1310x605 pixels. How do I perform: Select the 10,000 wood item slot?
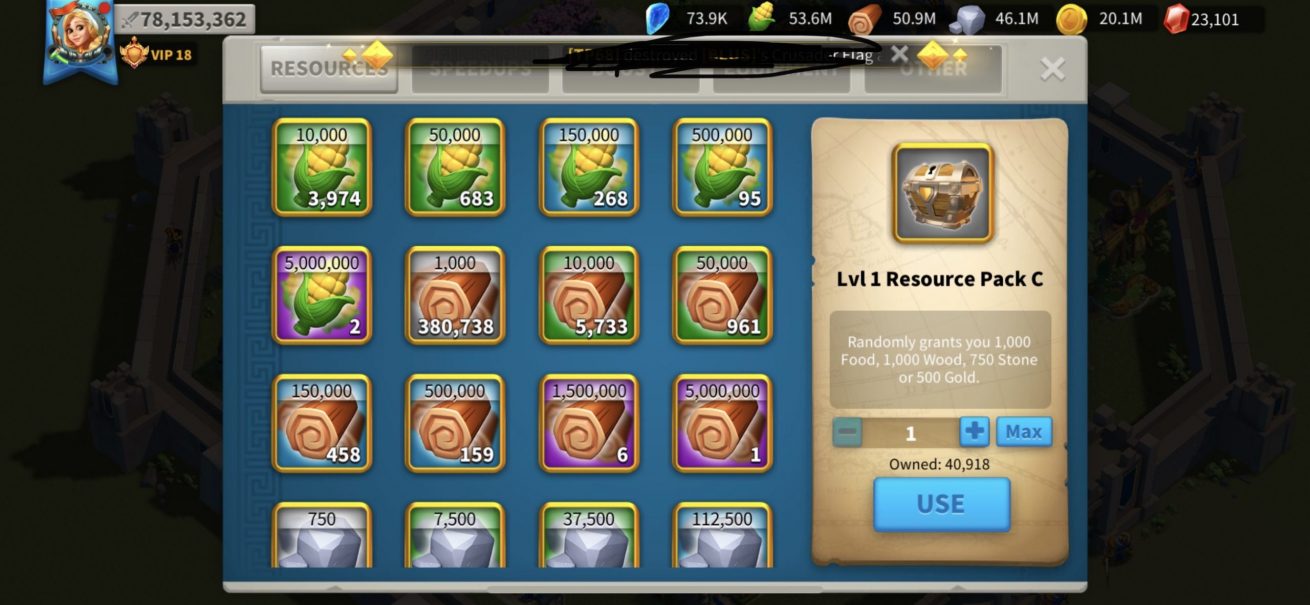(589, 295)
